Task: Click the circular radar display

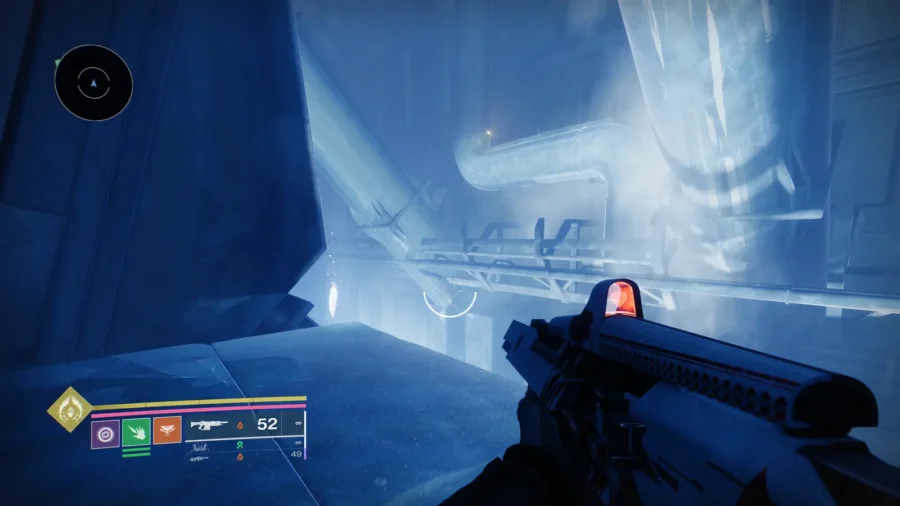Action: point(93,83)
